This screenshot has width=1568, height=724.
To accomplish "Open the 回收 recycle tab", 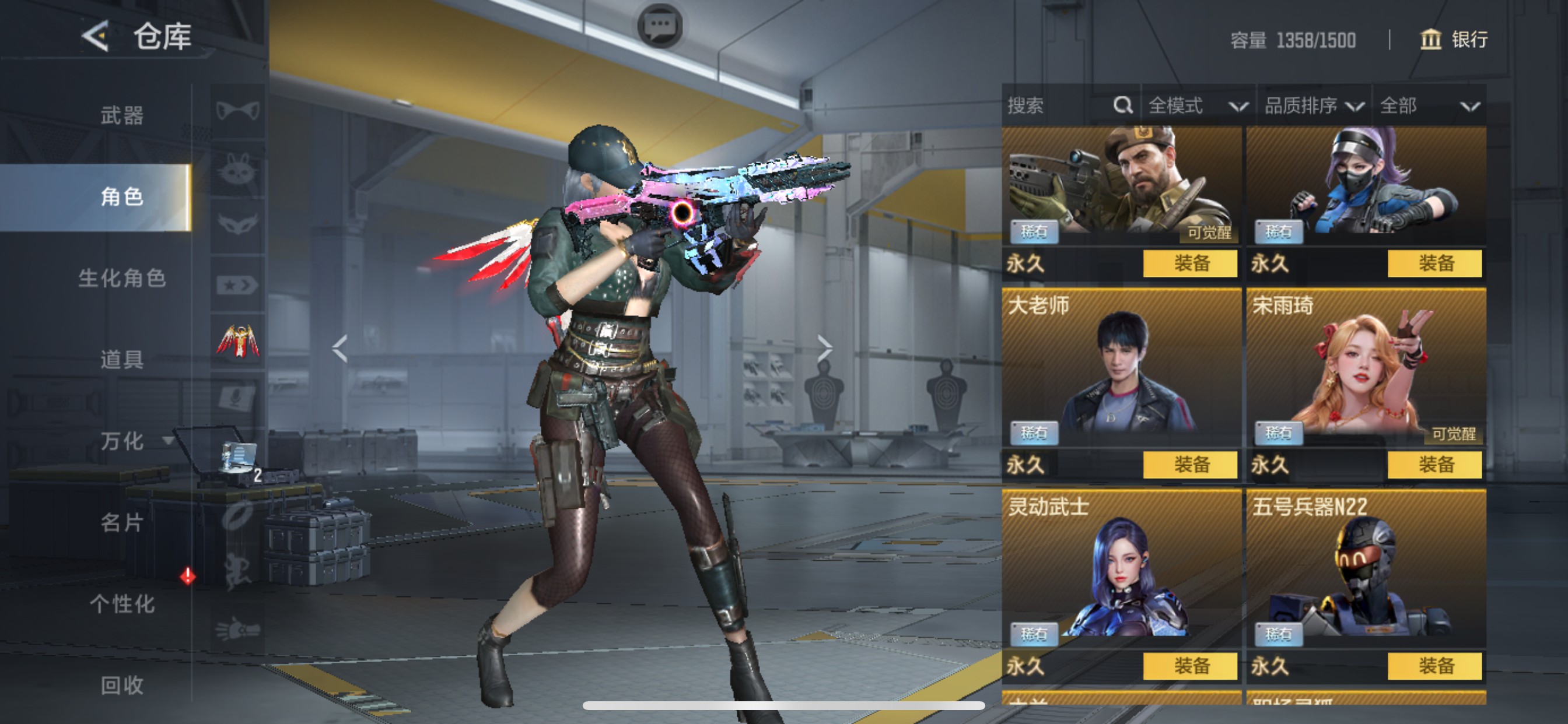I will point(122,686).
